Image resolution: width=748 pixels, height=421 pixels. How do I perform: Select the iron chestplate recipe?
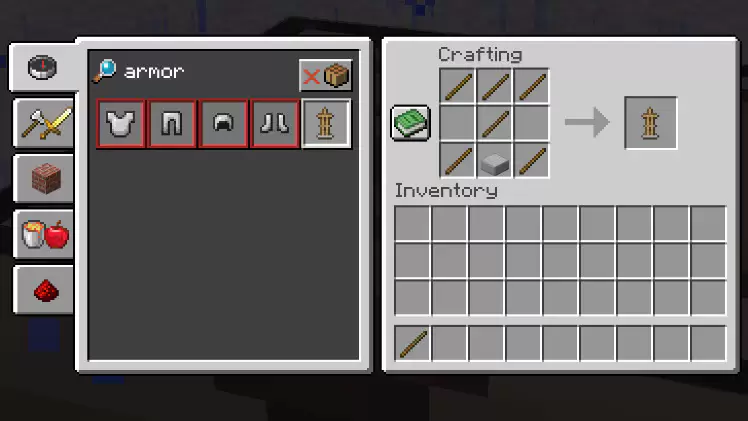pyautogui.click(x=121, y=124)
